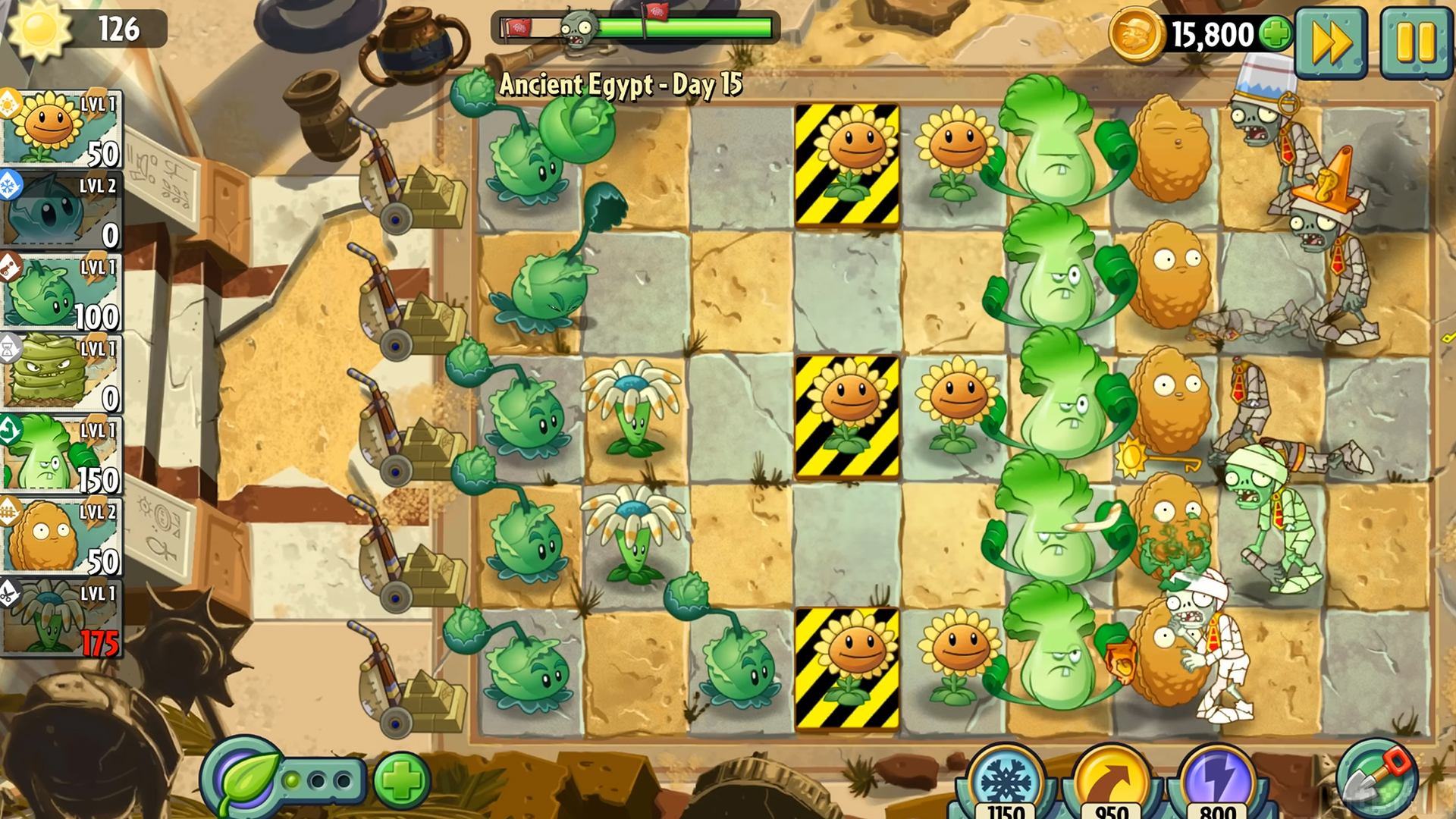Add more Plant Food with plus button

click(401, 780)
